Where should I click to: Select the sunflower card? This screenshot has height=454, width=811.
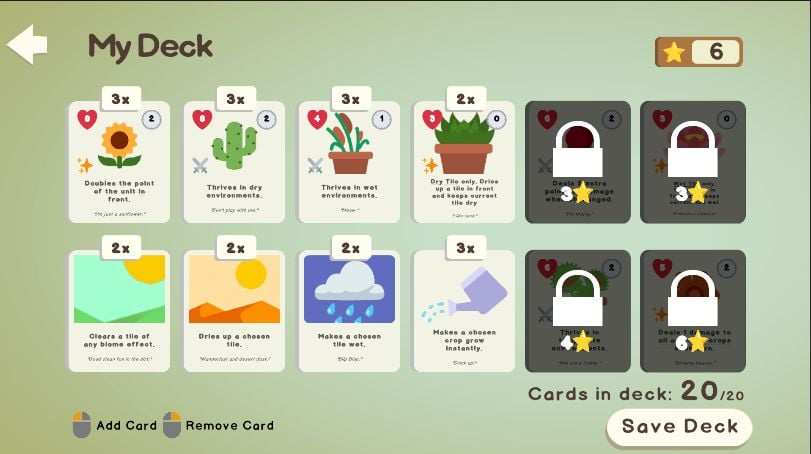pos(120,161)
